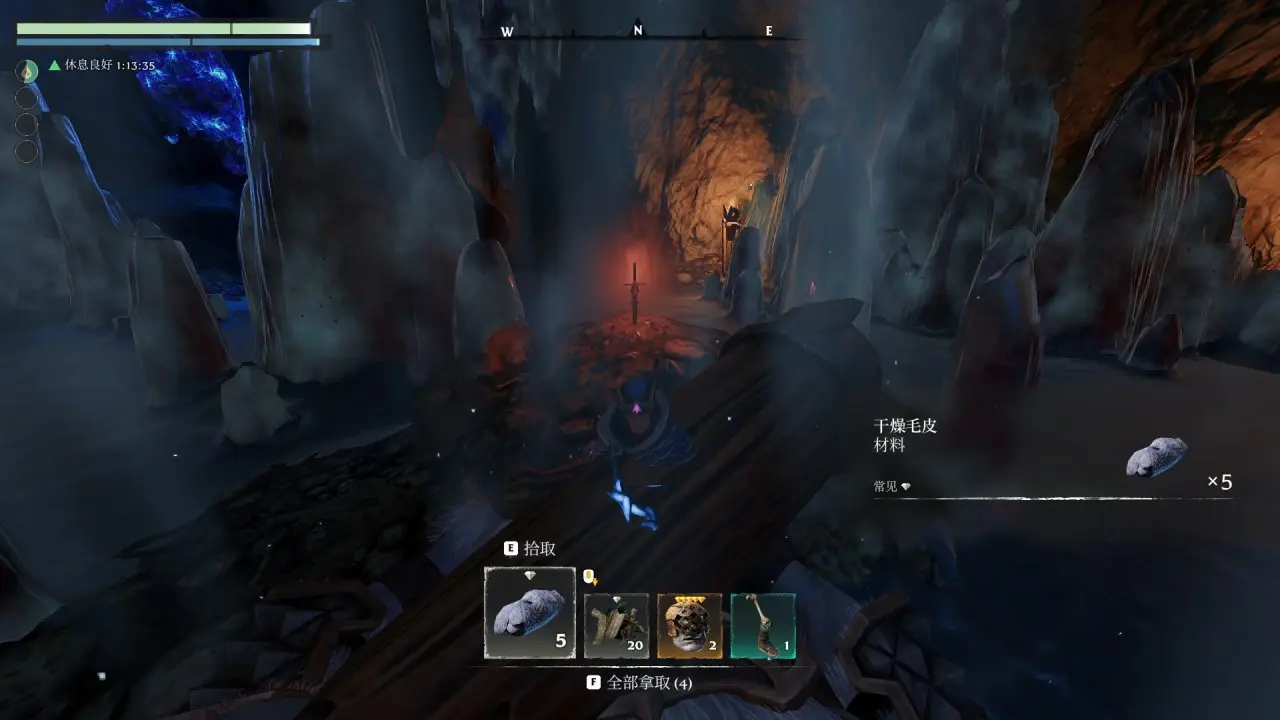Select the dried fur loot slot
Viewport: 1280px width, 720px height.
530,613
